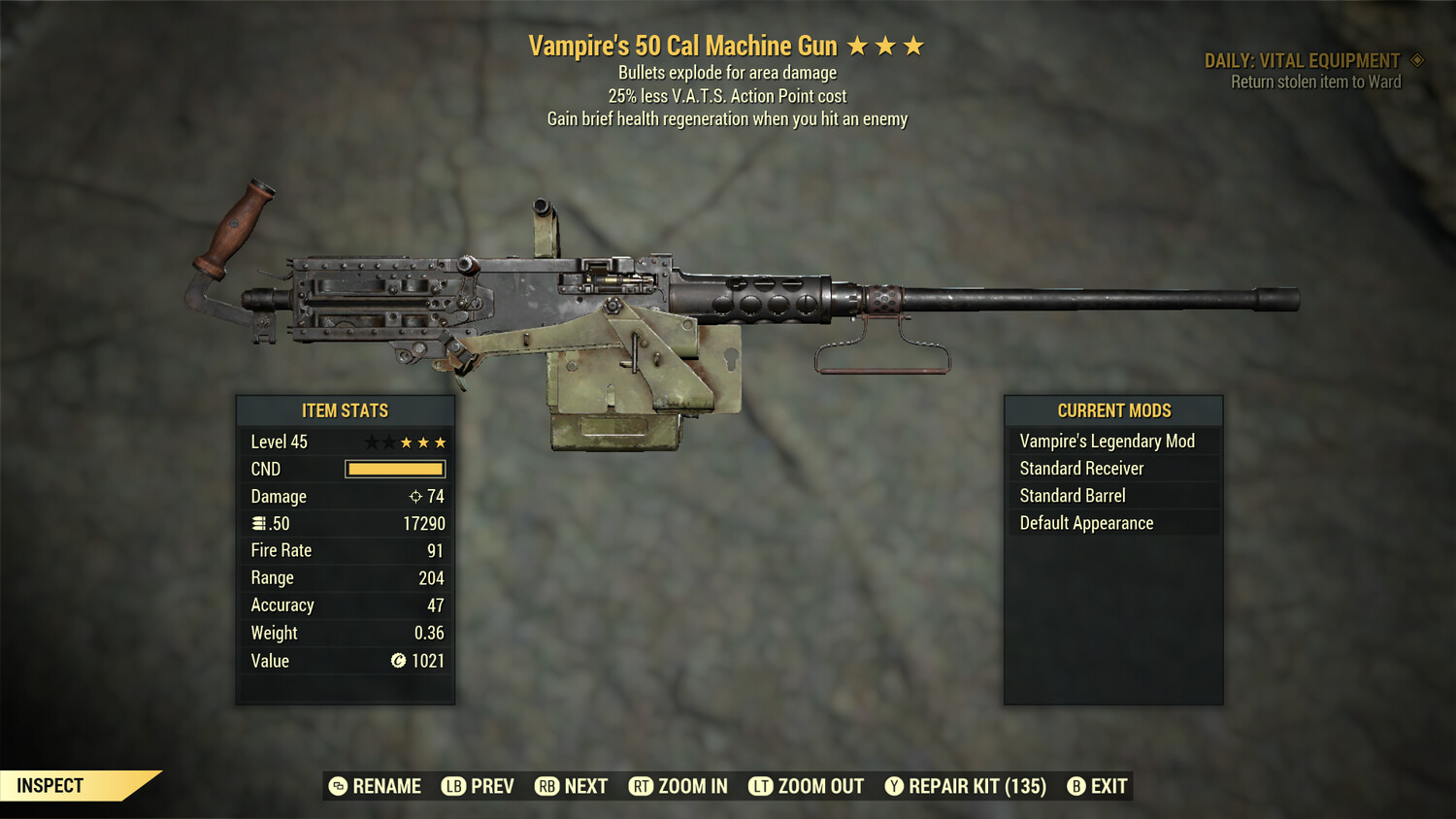Click the B button icon next to EXIT

[x=1075, y=786]
